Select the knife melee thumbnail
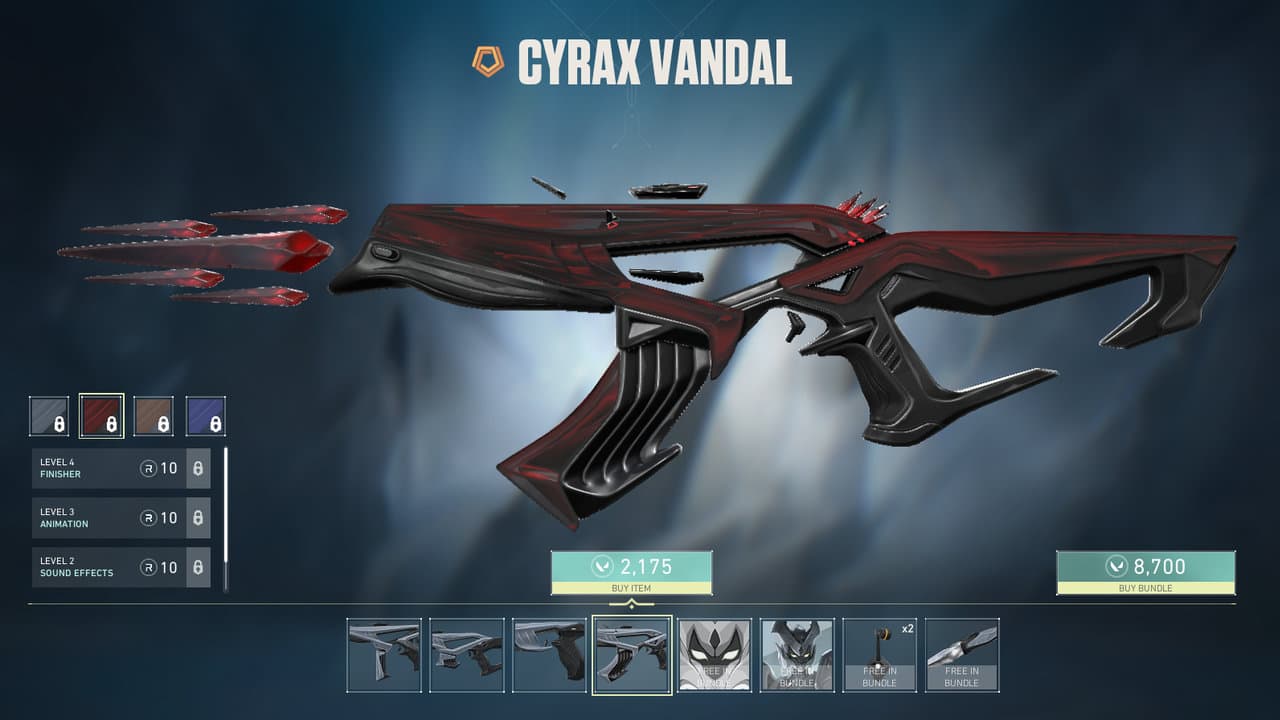 [x=962, y=655]
